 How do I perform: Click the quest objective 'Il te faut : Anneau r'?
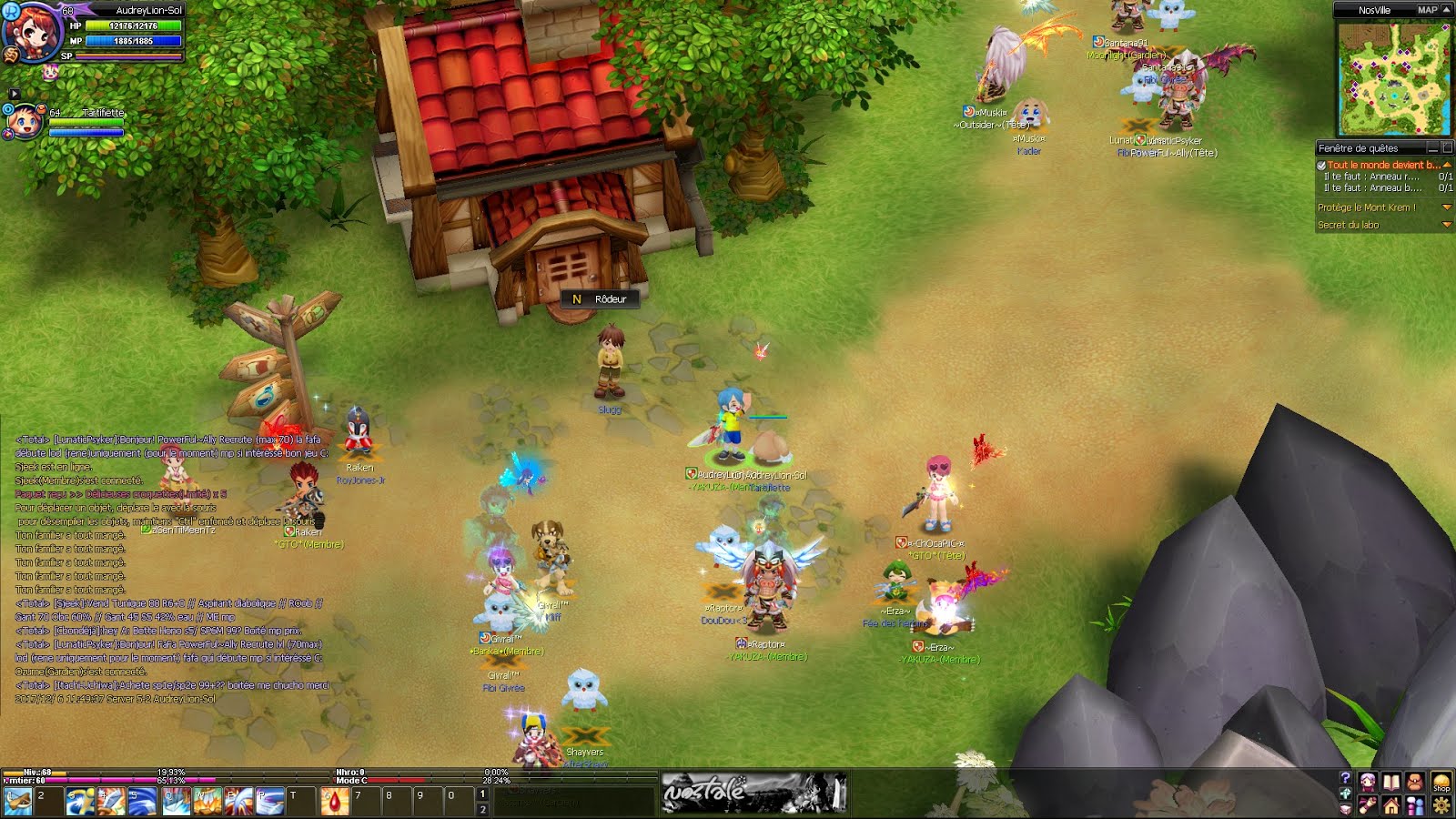pyautogui.click(x=1370, y=177)
